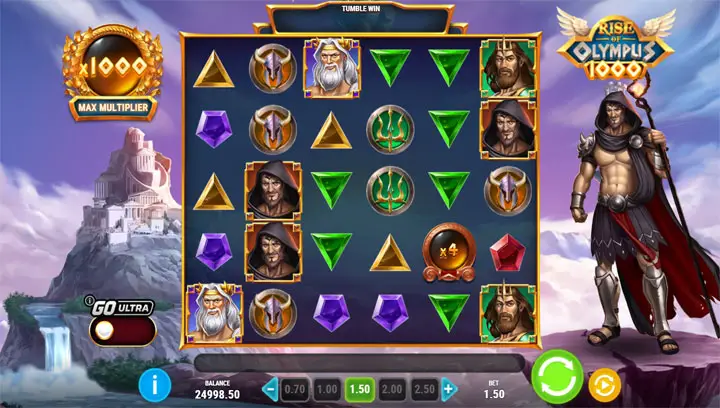The width and height of the screenshot is (720, 408).
Task: Open the blue info paytable
Action: coord(154,382)
